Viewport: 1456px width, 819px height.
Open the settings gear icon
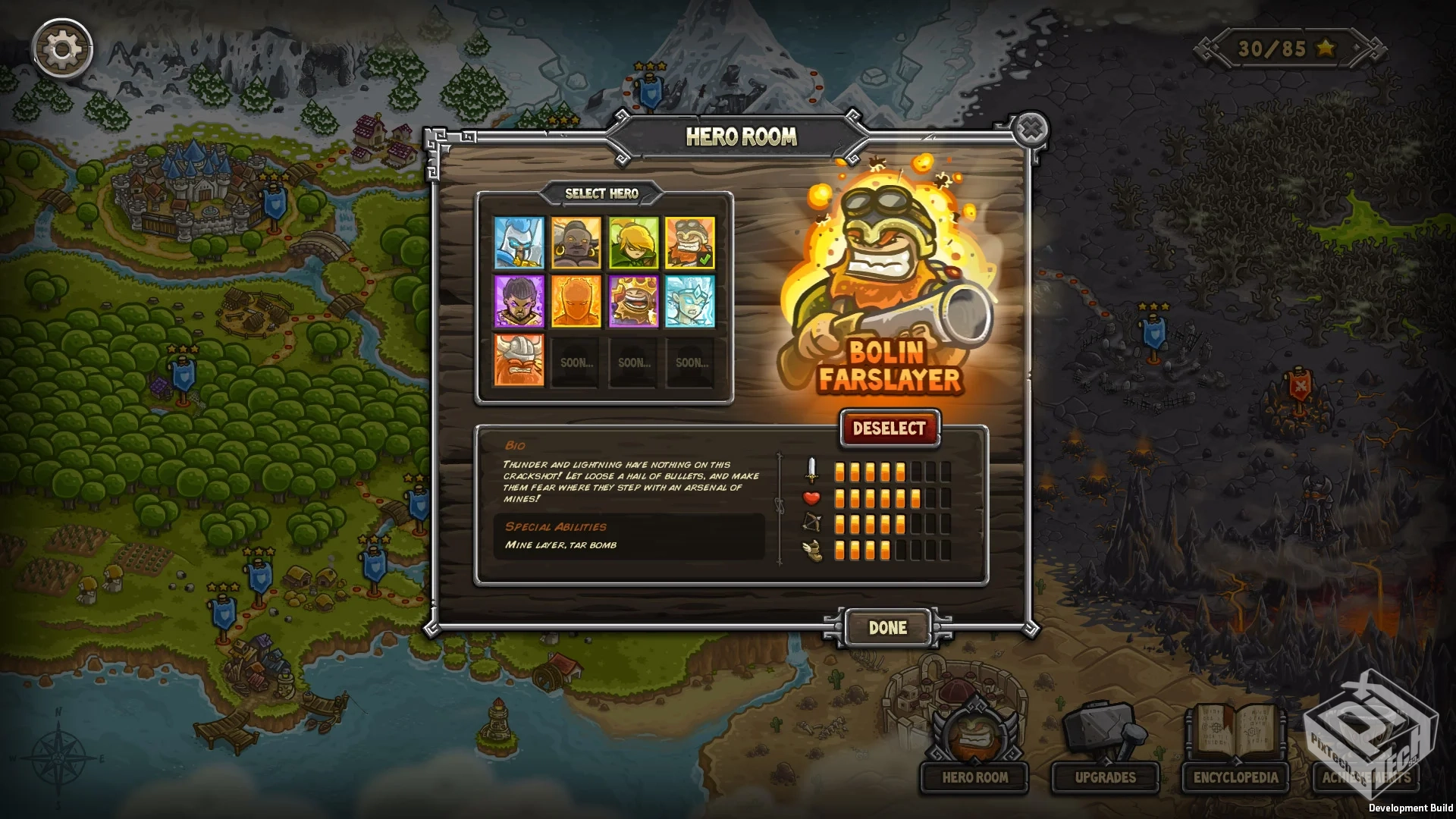pos(62,49)
